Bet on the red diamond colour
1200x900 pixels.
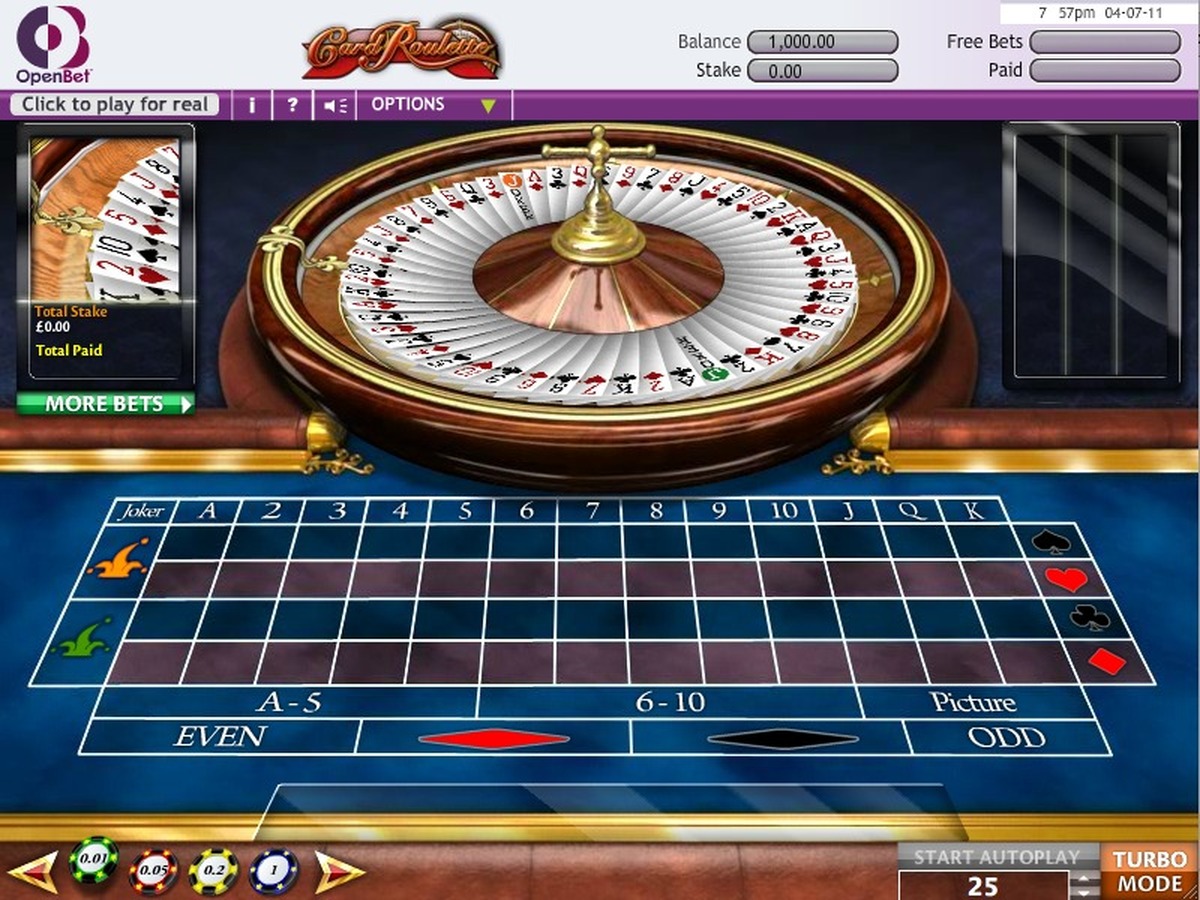[x=494, y=739]
